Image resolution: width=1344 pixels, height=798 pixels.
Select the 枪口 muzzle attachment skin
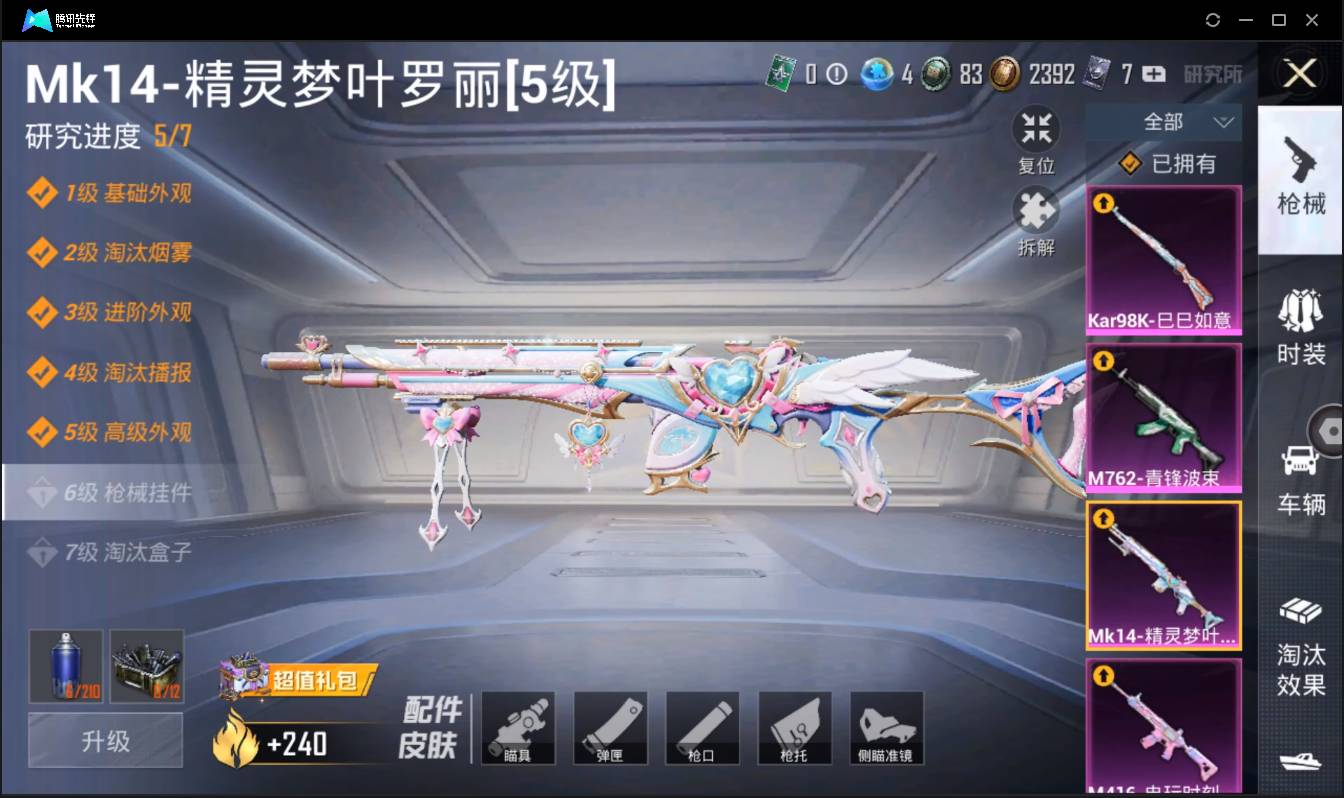(702, 727)
